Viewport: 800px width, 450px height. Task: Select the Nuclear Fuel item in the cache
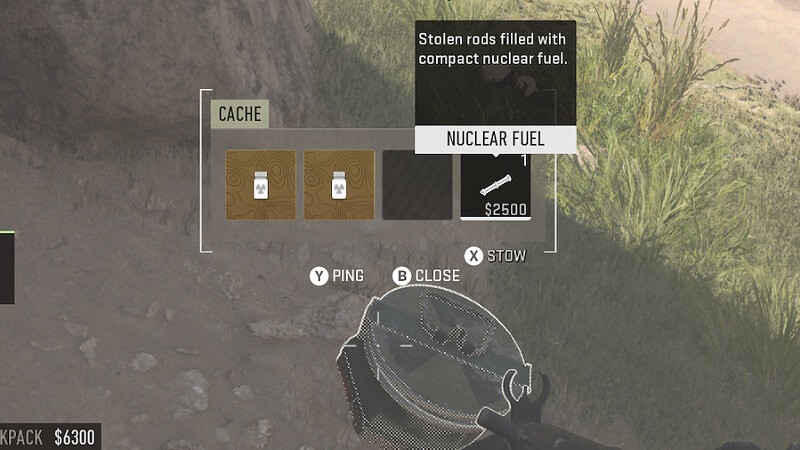495,185
